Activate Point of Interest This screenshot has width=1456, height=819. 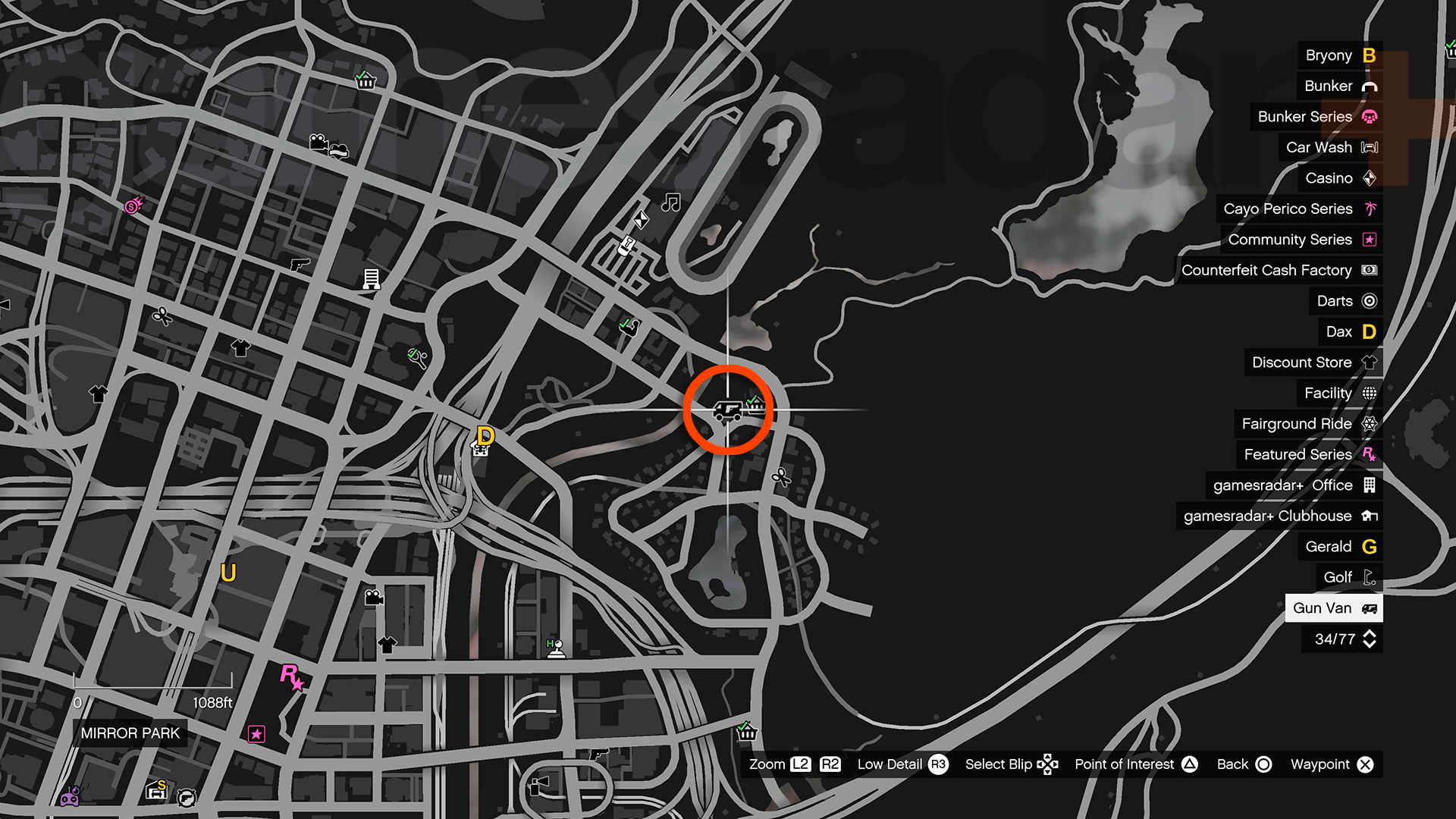coord(1125,764)
